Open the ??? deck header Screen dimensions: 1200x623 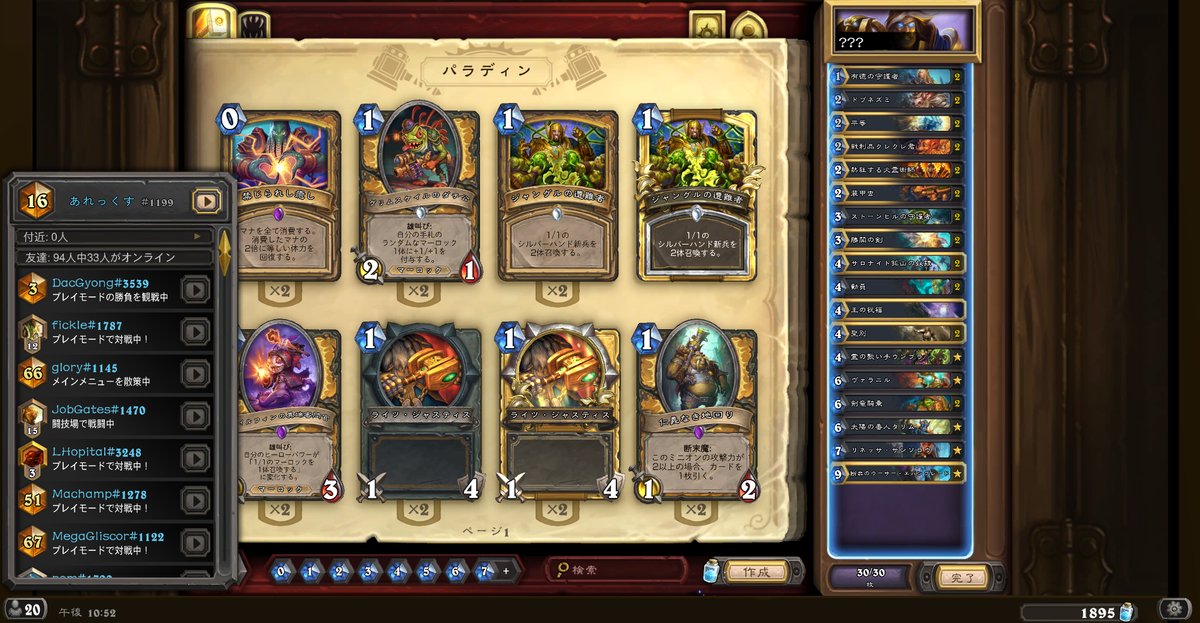[900, 31]
